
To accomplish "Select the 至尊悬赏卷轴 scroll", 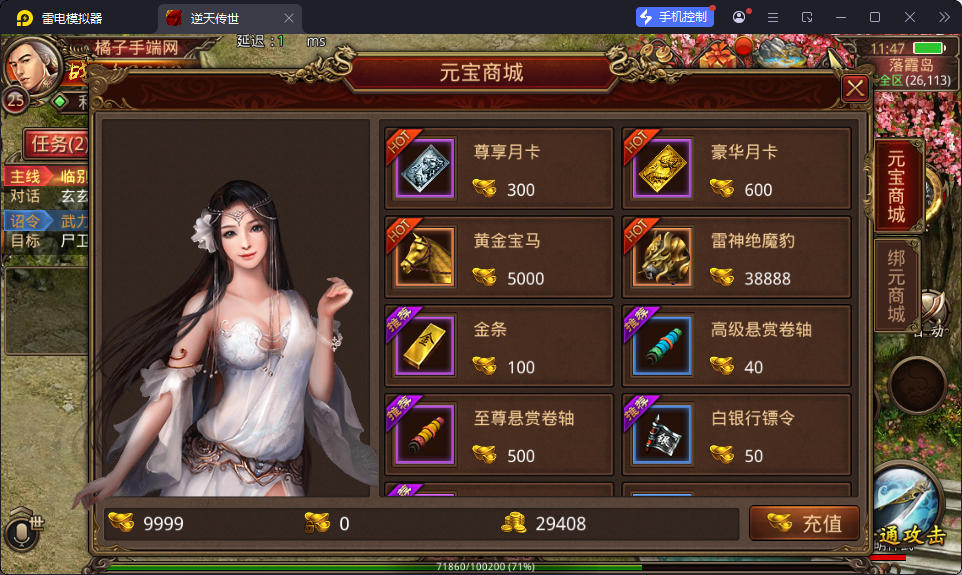I will [498, 436].
